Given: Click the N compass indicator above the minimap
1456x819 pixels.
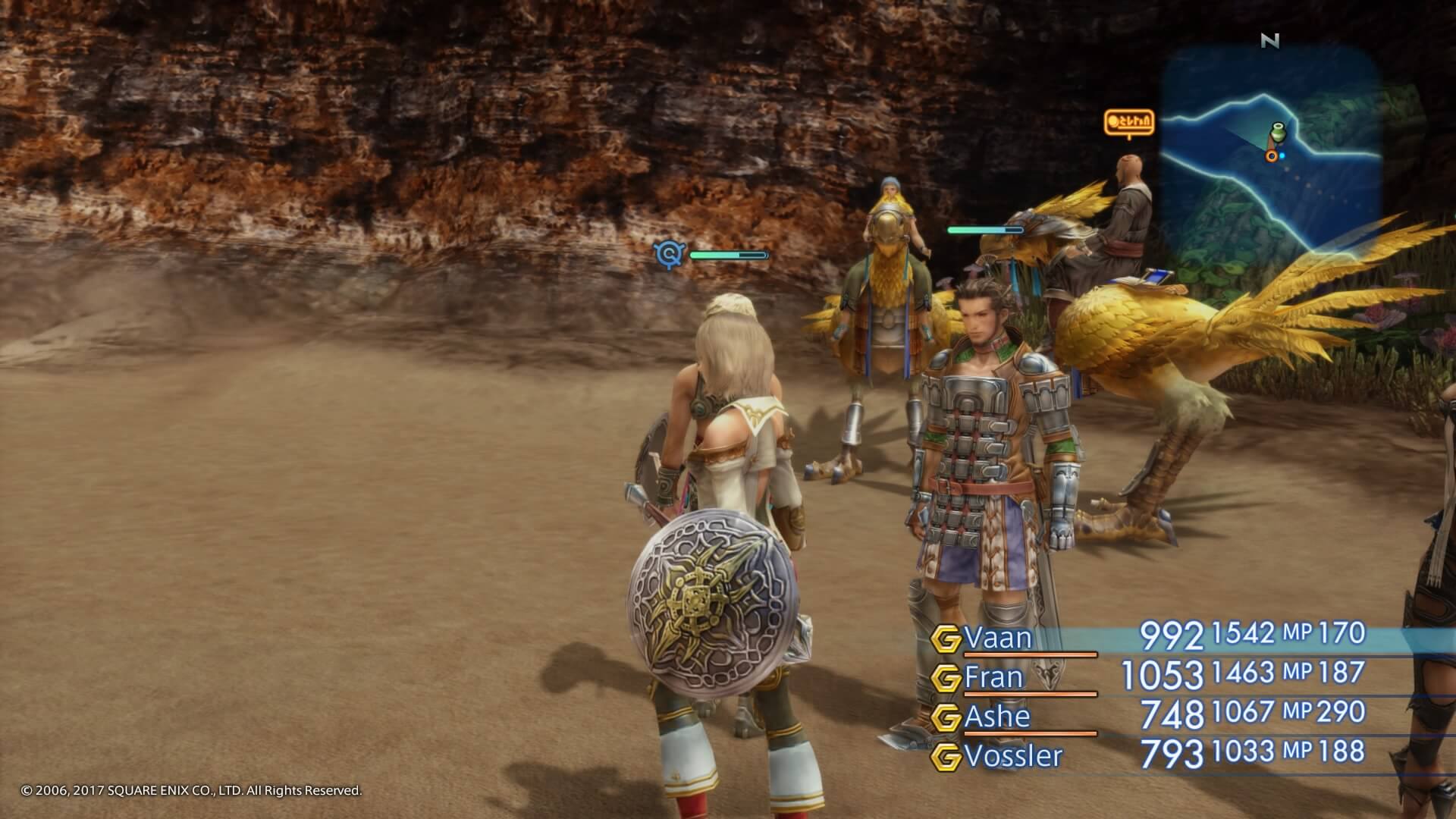Looking at the screenshot, I should pyautogui.click(x=1269, y=42).
